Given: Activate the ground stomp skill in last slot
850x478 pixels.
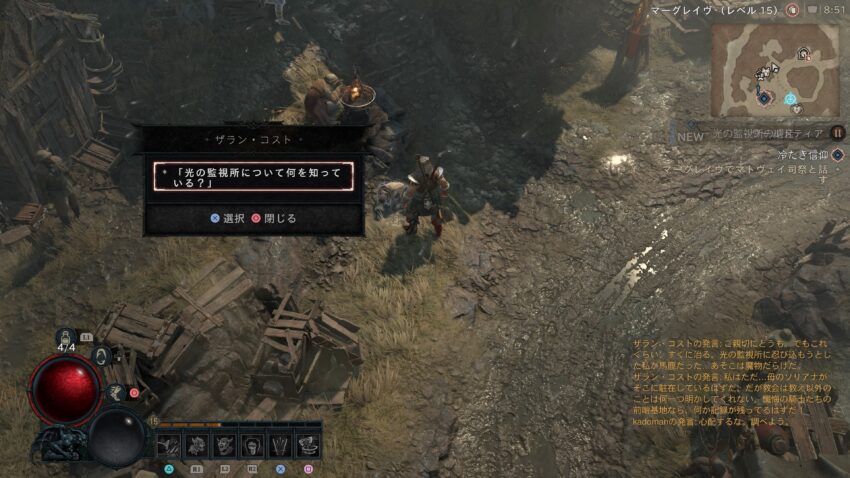Looking at the screenshot, I should [308, 446].
